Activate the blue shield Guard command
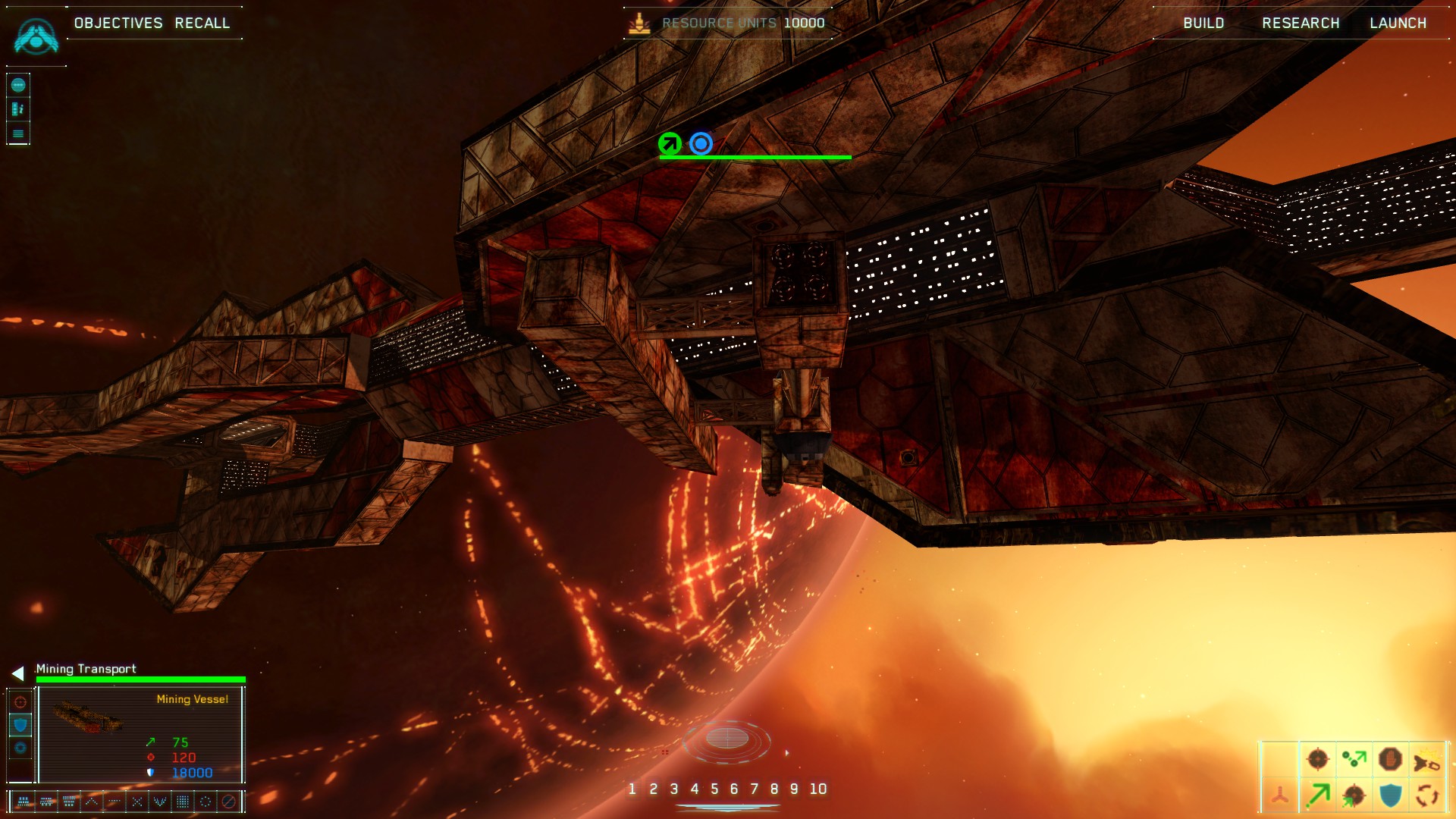Screen dimensions: 1456x819 [1390, 795]
